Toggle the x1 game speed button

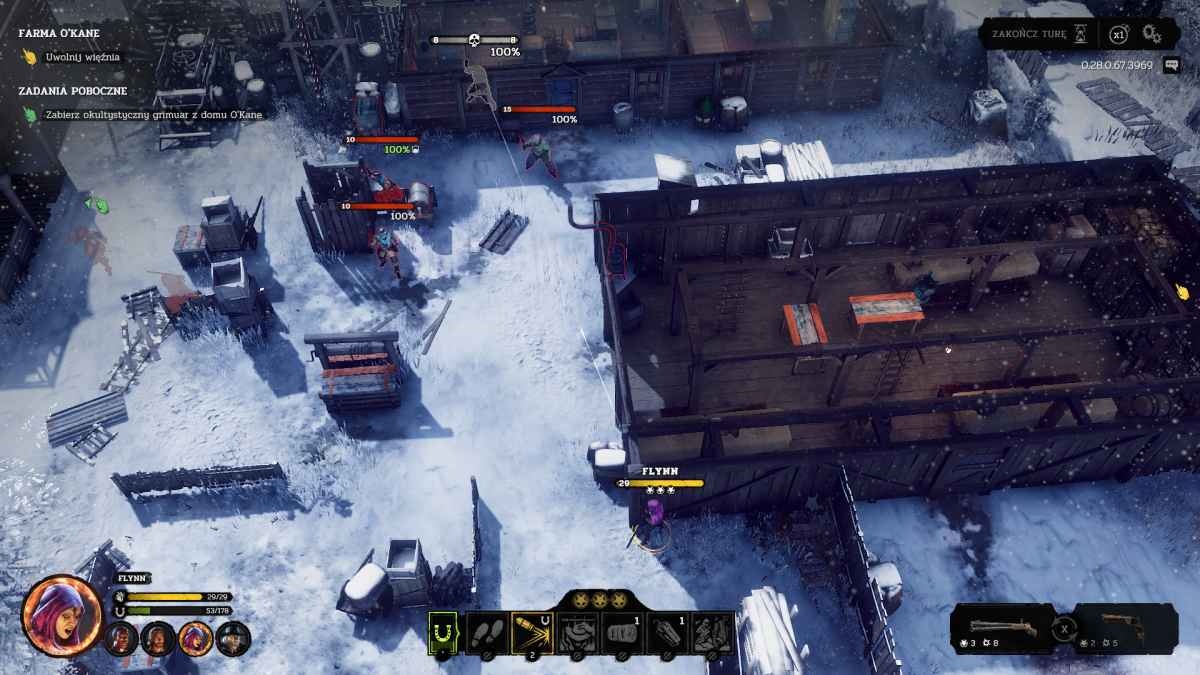[x=1118, y=34]
